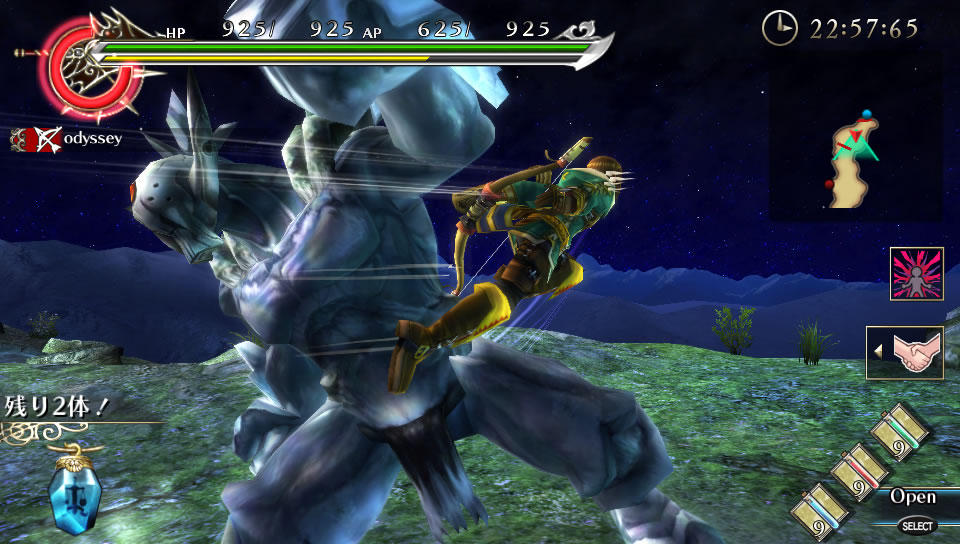This screenshot has height=544, width=960.
Task: Click the Open card menu label
Action: pyautogui.click(x=912, y=497)
